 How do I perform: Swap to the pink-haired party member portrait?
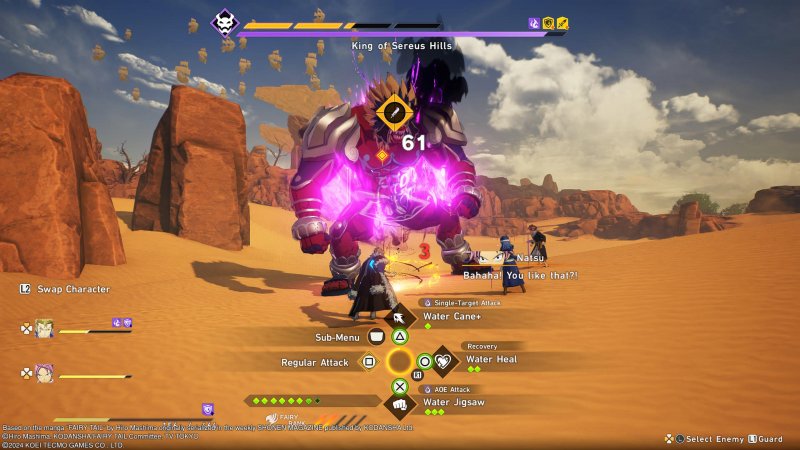point(45,372)
